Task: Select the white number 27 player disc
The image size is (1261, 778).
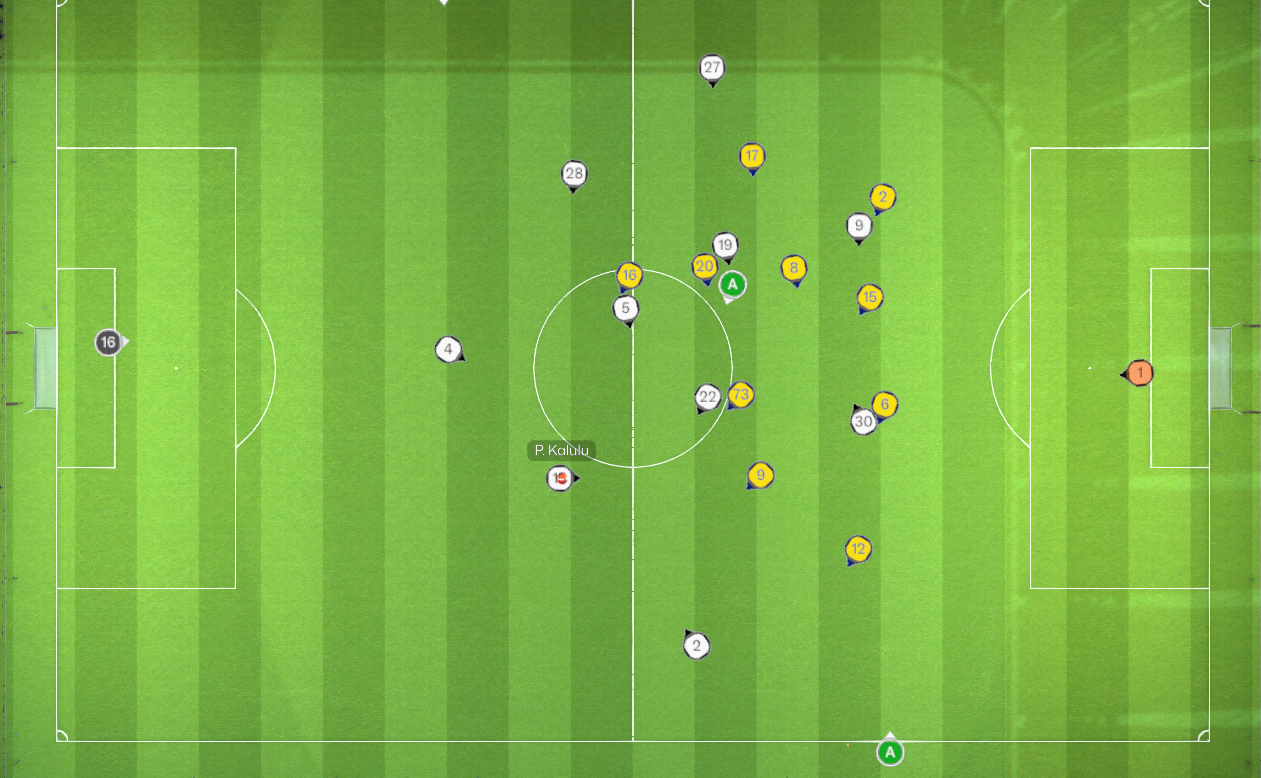Action: (711, 68)
